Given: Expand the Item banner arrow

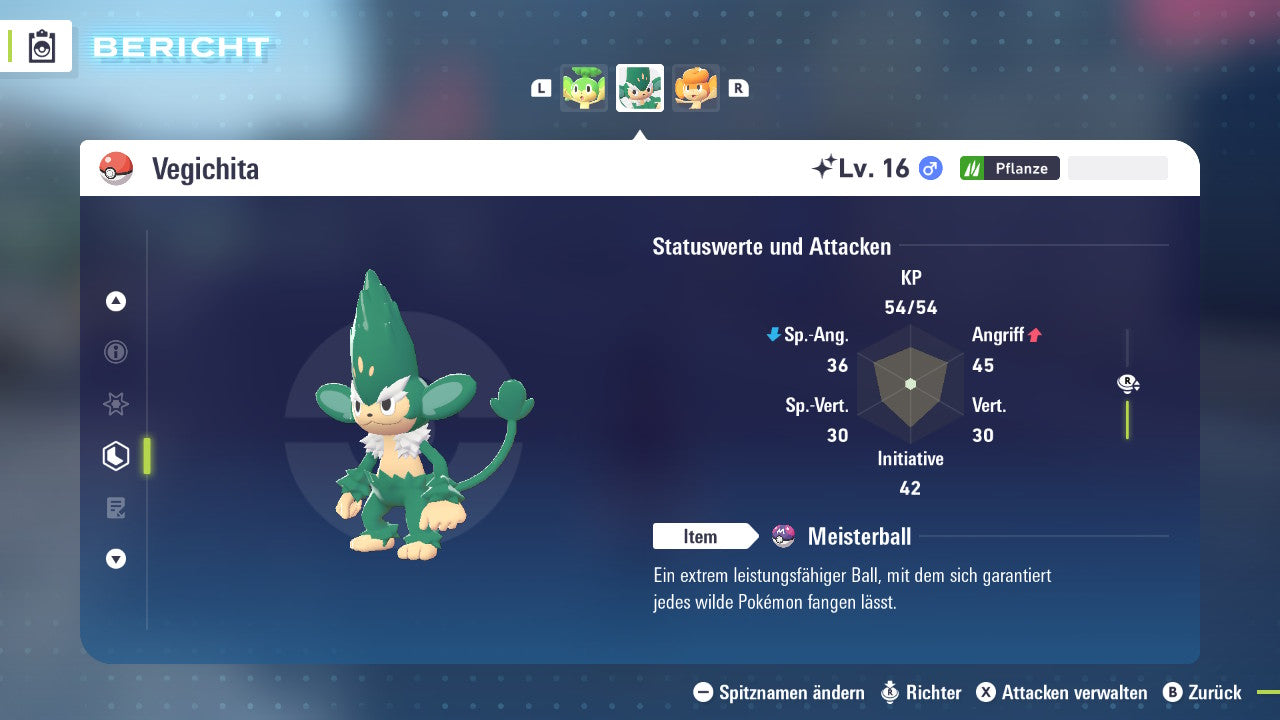Looking at the screenshot, I should [x=753, y=536].
